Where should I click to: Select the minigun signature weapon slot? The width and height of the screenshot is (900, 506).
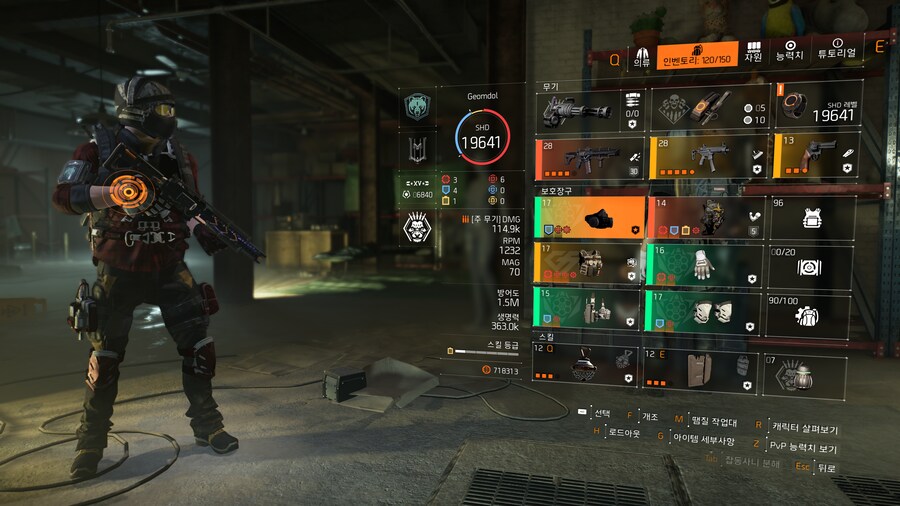click(589, 109)
